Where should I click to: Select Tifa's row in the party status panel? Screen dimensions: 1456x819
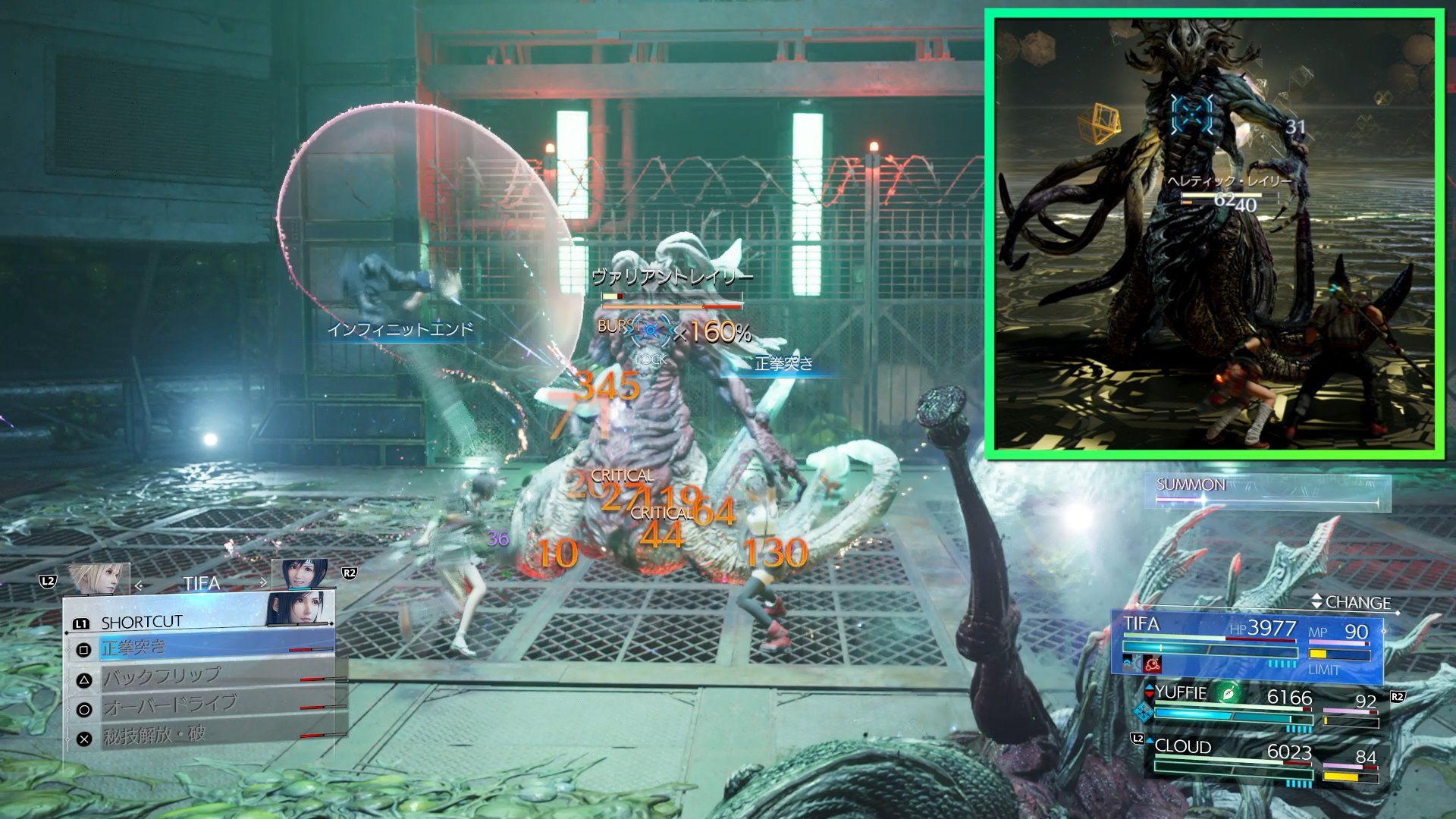click(x=1246, y=643)
